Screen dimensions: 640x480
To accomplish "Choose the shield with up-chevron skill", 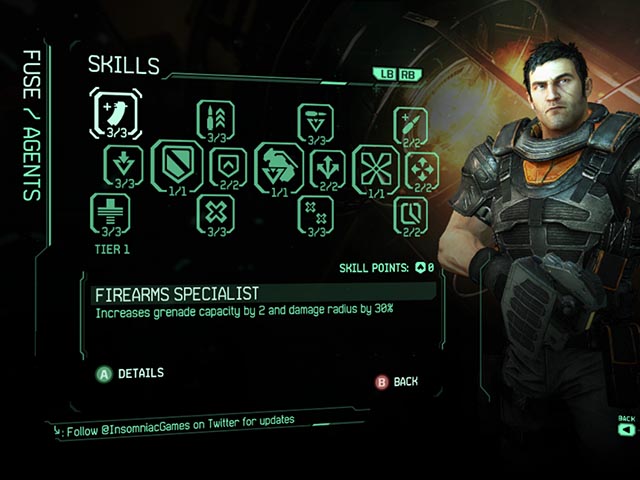I will [x=228, y=163].
